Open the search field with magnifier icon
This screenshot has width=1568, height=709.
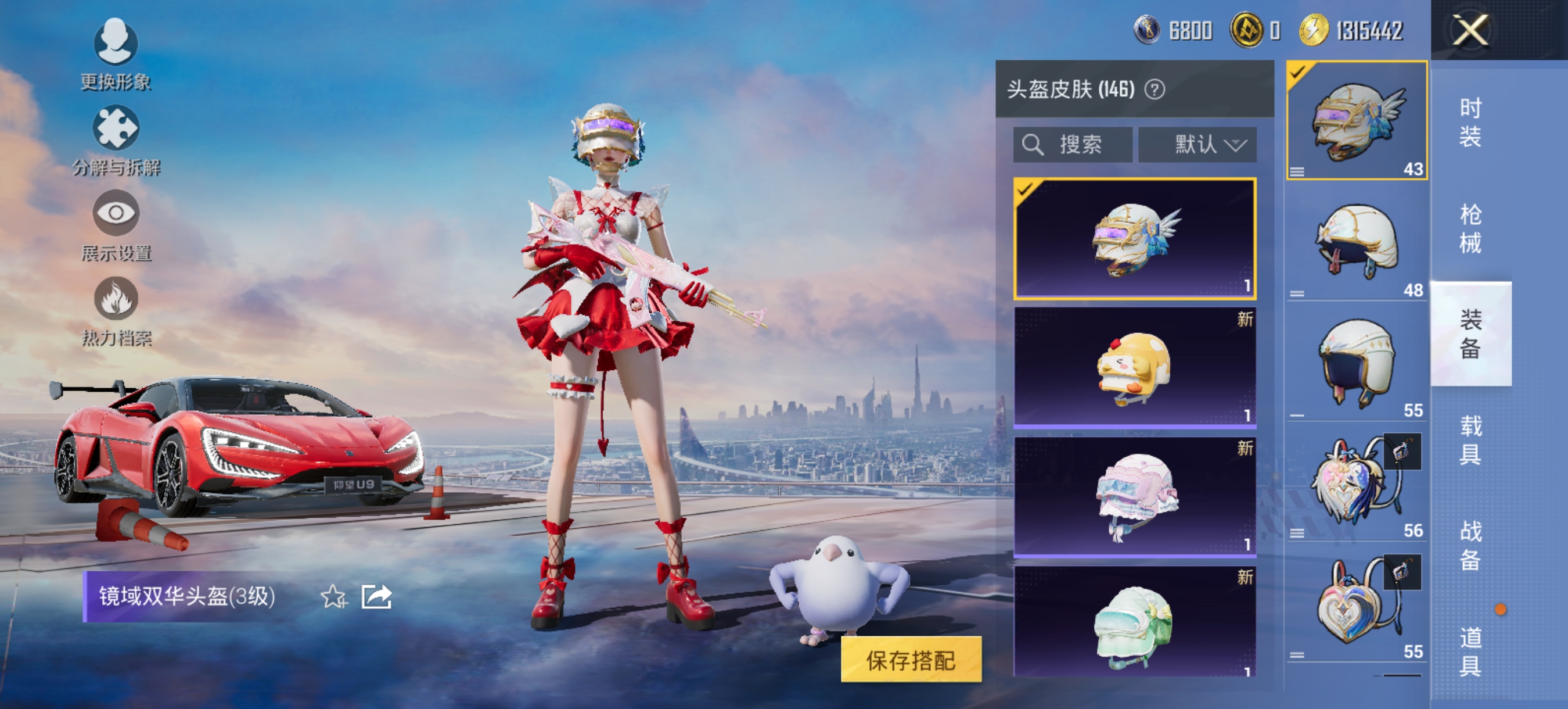(1074, 144)
